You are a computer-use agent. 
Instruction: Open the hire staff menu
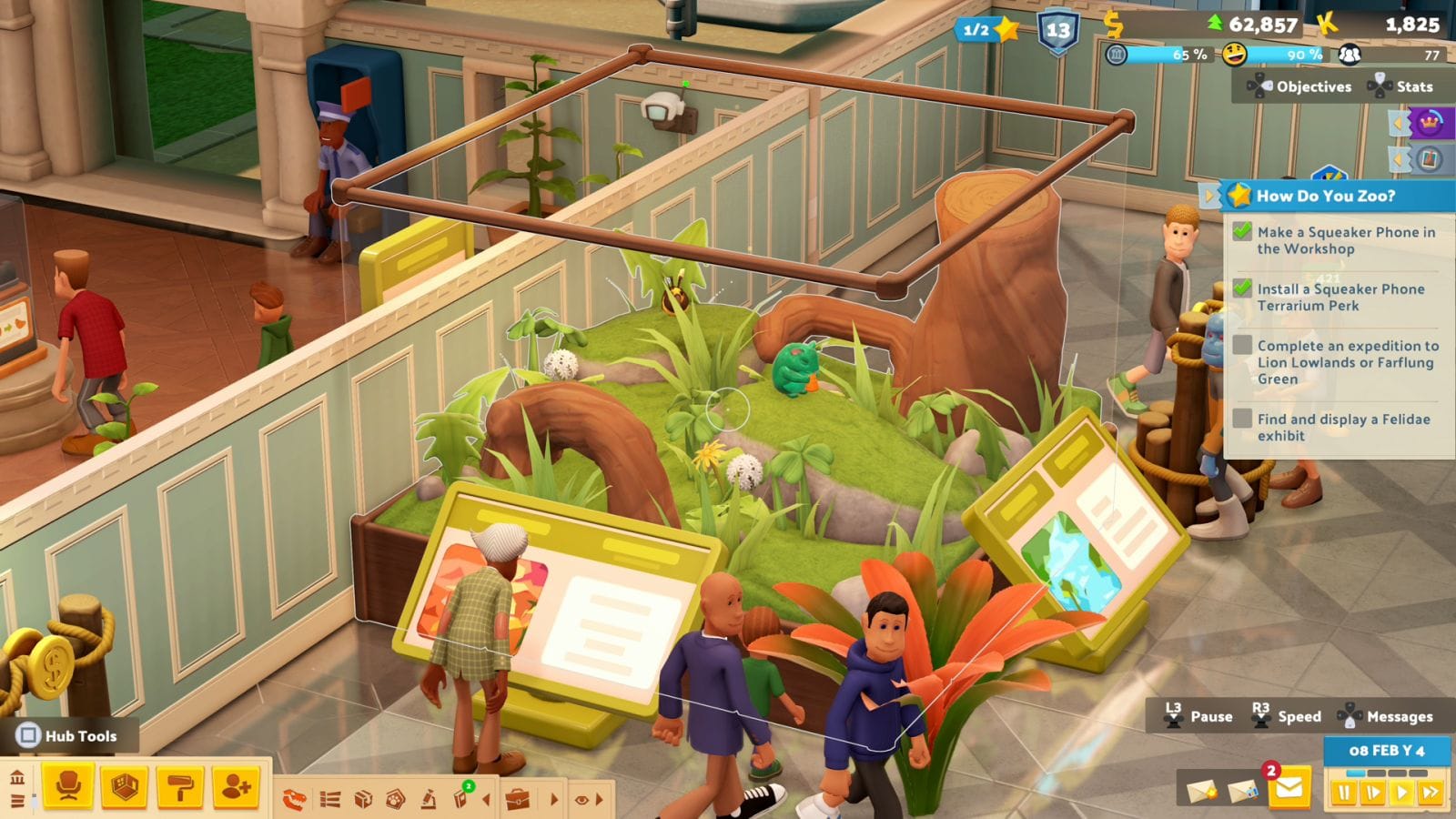click(236, 787)
